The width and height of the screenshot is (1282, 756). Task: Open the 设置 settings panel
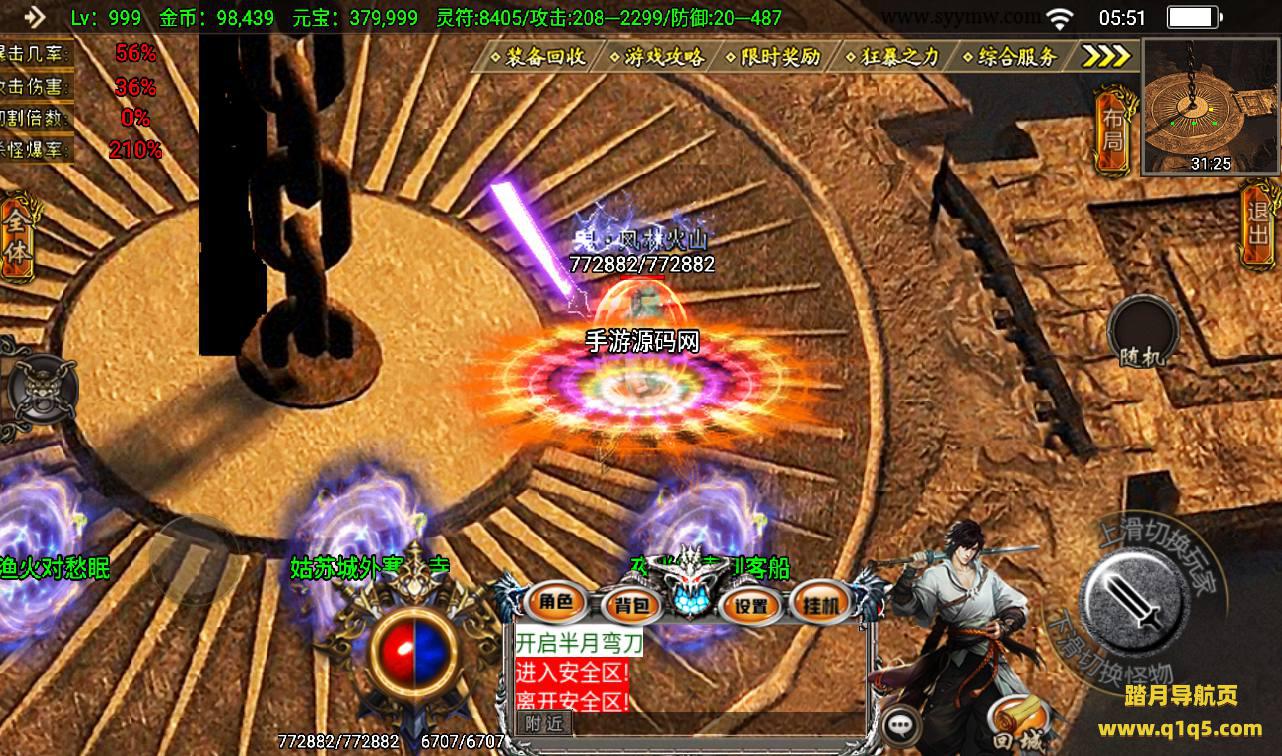751,605
